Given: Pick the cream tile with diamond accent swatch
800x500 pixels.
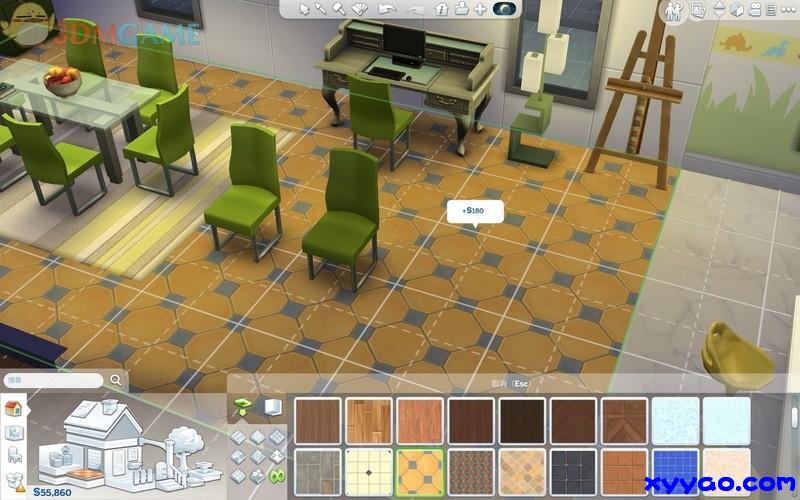Looking at the screenshot, I should coord(371,470).
